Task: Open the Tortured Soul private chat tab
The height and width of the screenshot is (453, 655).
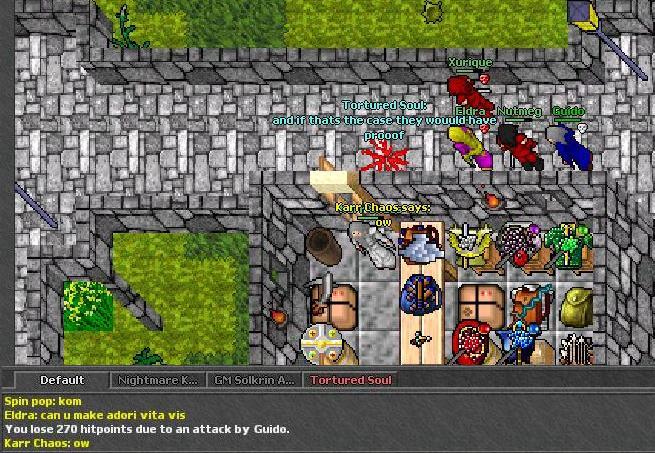Action: (x=350, y=380)
